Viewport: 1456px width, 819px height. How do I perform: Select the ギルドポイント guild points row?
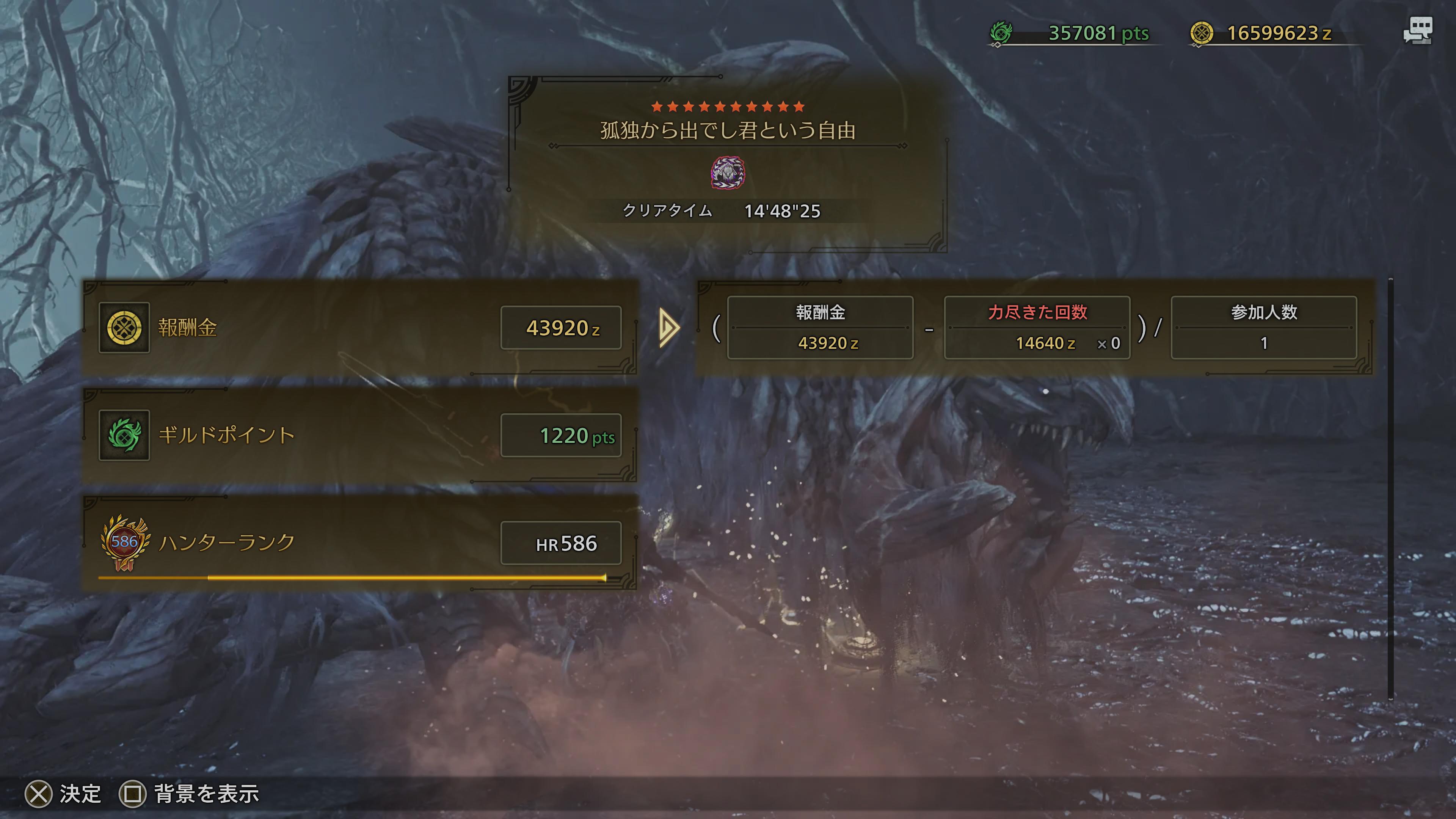(359, 435)
